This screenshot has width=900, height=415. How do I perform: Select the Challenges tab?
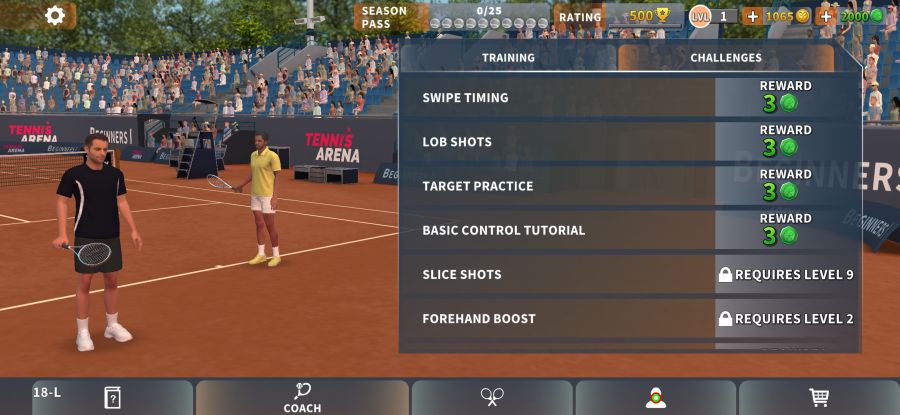point(726,58)
